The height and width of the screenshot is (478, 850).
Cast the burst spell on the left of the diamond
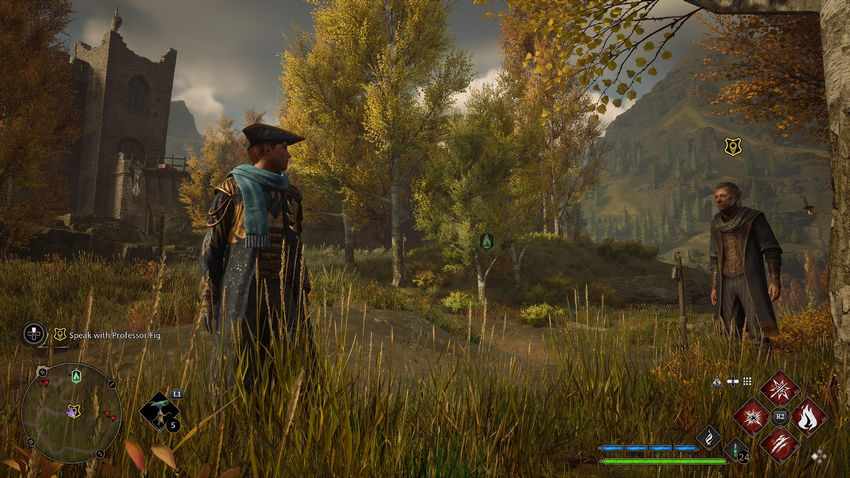click(x=751, y=416)
